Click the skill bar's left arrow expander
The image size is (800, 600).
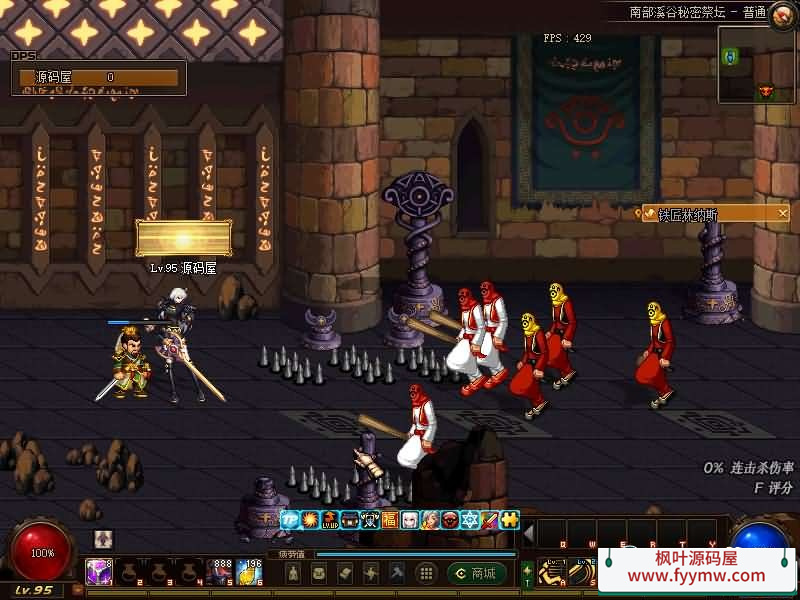[x=529, y=531]
